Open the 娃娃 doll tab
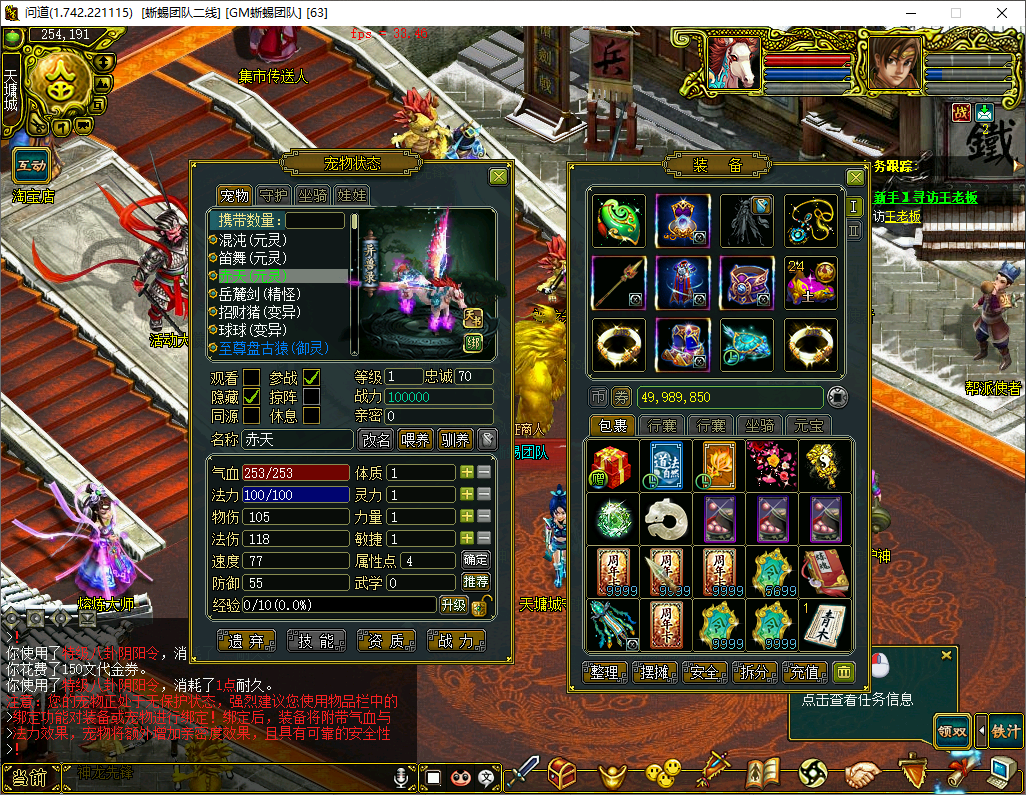The width and height of the screenshot is (1026, 795). coord(351,196)
